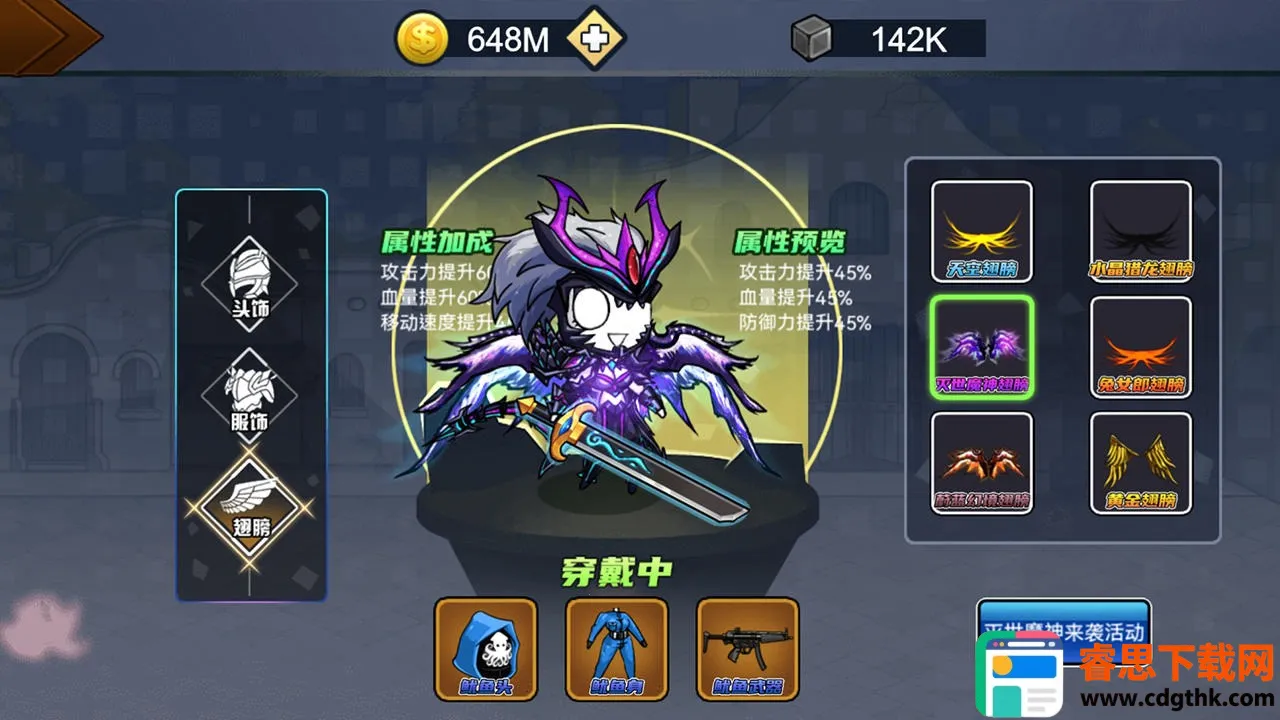Viewport: 1280px width, 720px height.
Task: Select the 蔚蓝幻境翅膀 wings tile
Action: tap(981, 462)
